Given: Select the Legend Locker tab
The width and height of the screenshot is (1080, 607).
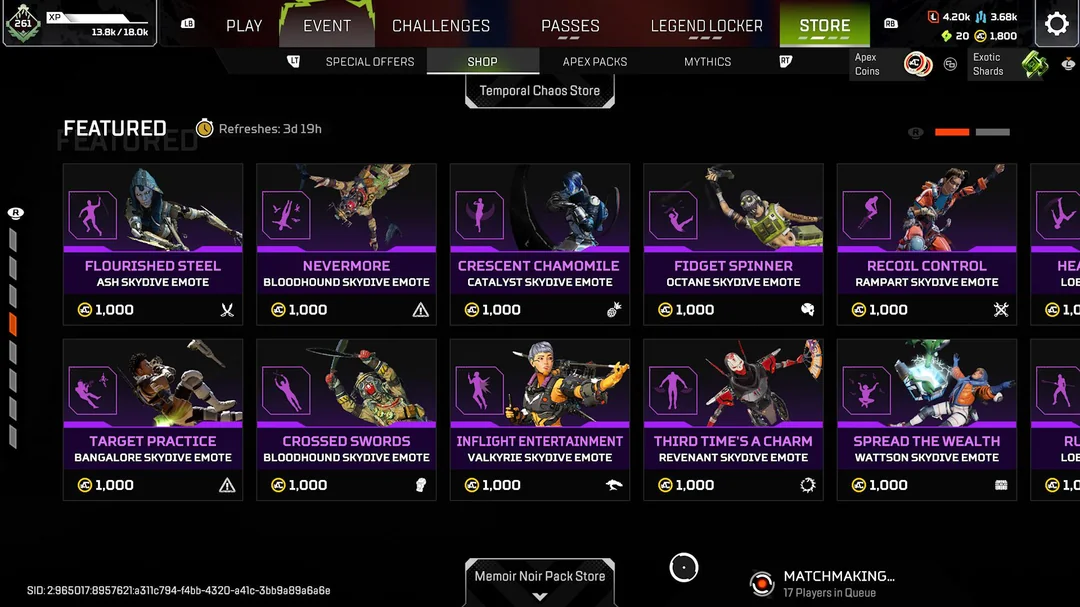Looking at the screenshot, I should click(706, 25).
